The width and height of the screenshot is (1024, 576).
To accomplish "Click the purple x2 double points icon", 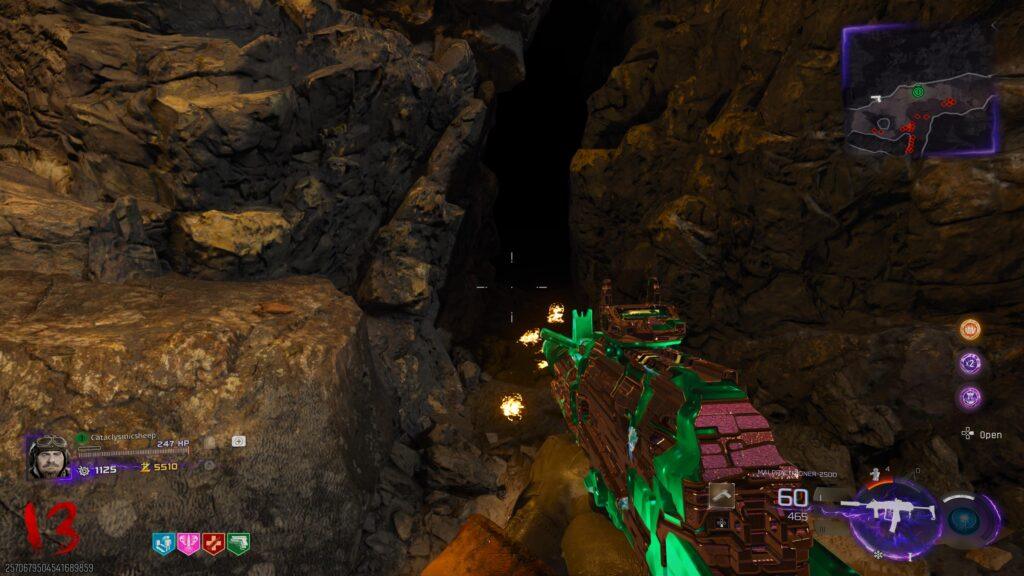I will pos(970,363).
